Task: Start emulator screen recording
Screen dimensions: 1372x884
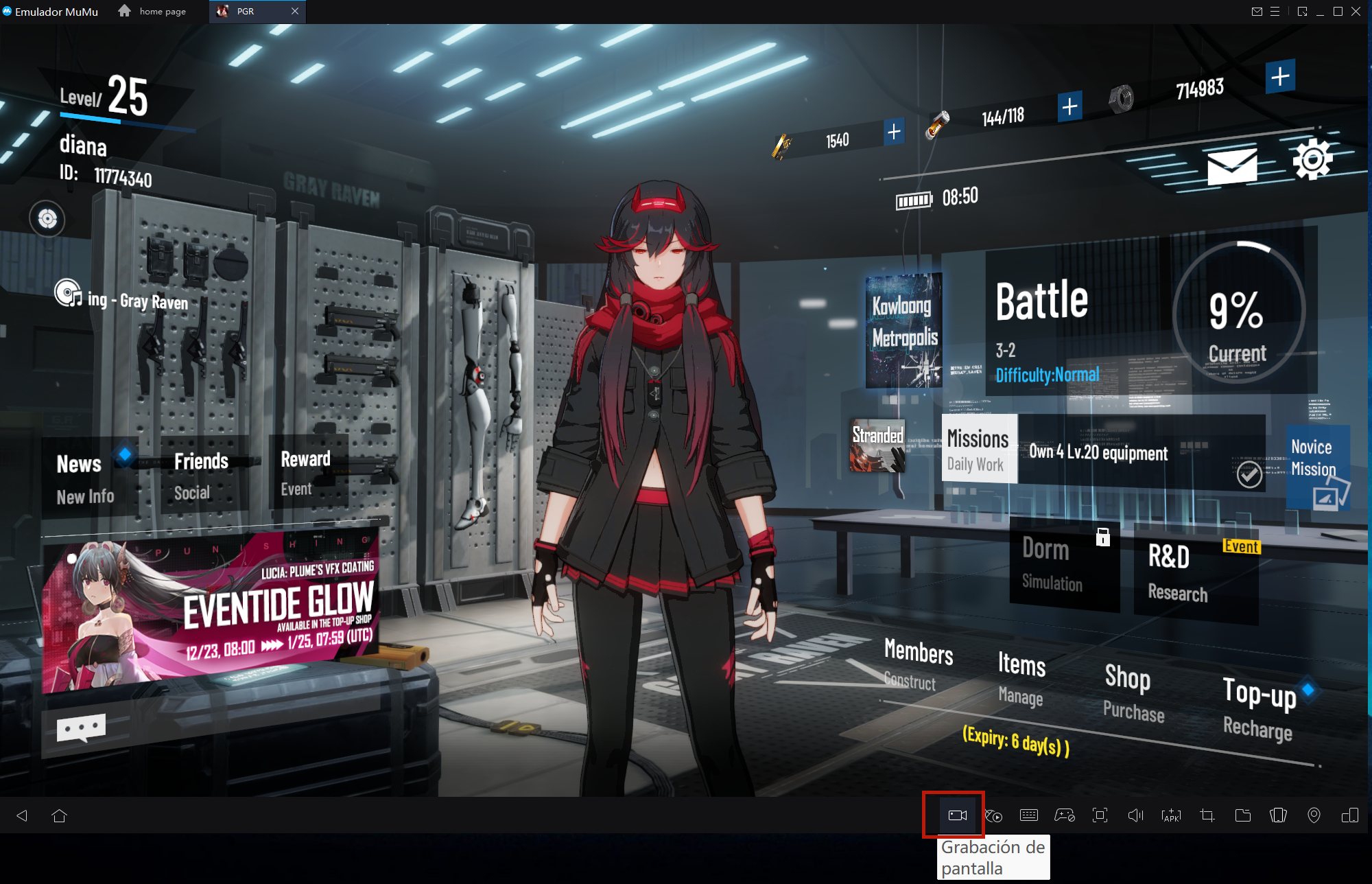Action: 957,815
